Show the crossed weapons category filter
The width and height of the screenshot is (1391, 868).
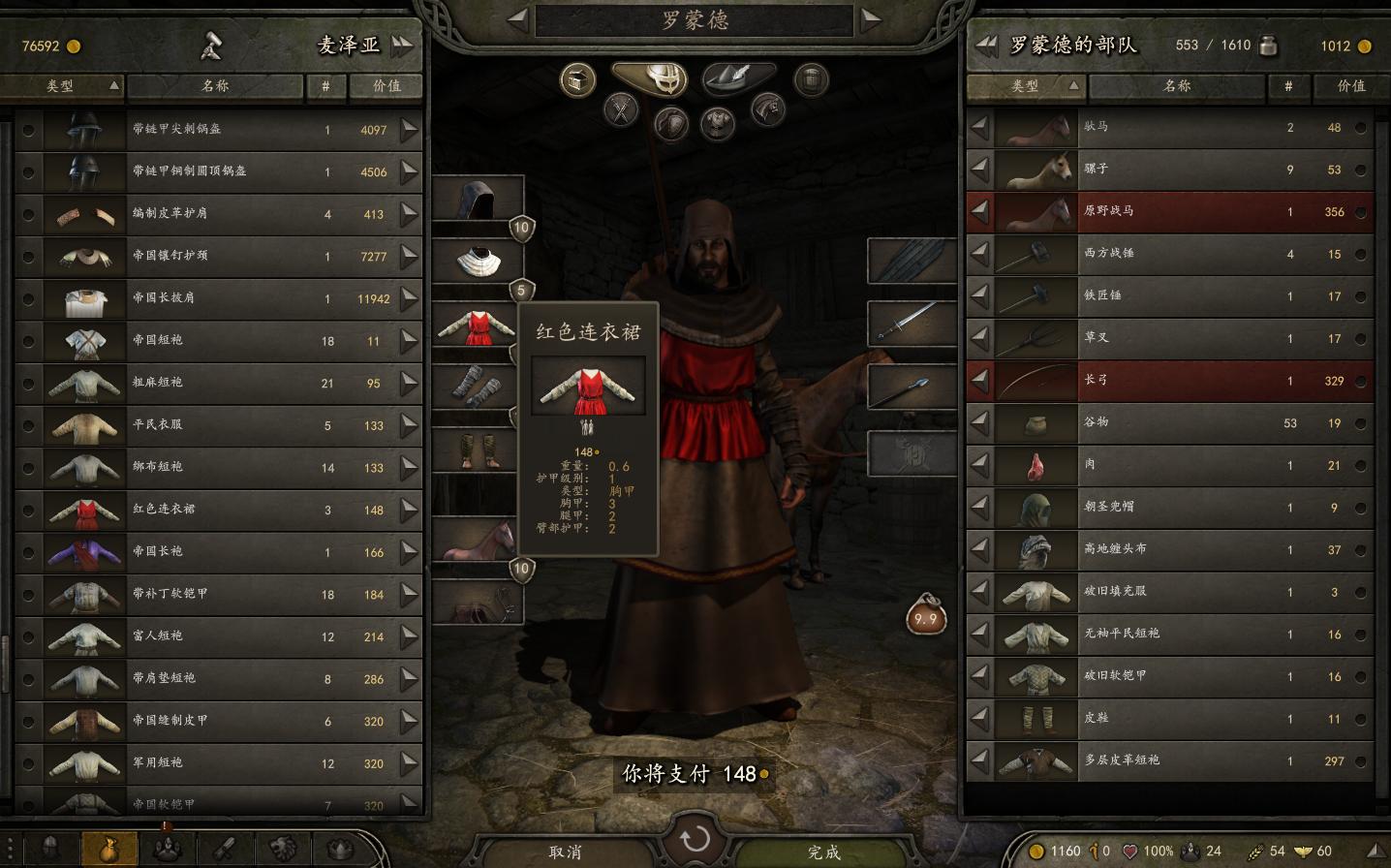621,110
